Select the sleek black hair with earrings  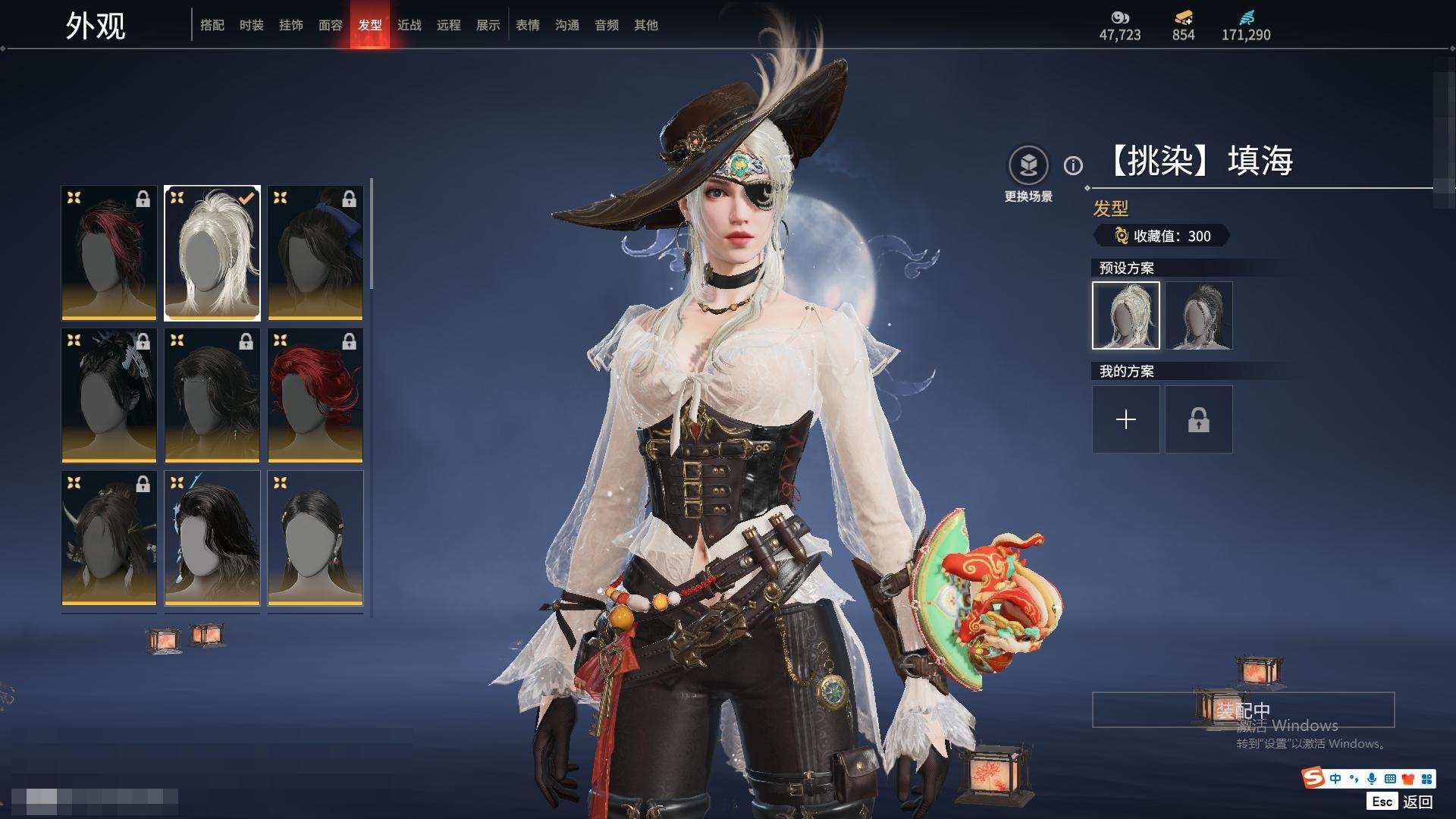pyautogui.click(x=315, y=538)
